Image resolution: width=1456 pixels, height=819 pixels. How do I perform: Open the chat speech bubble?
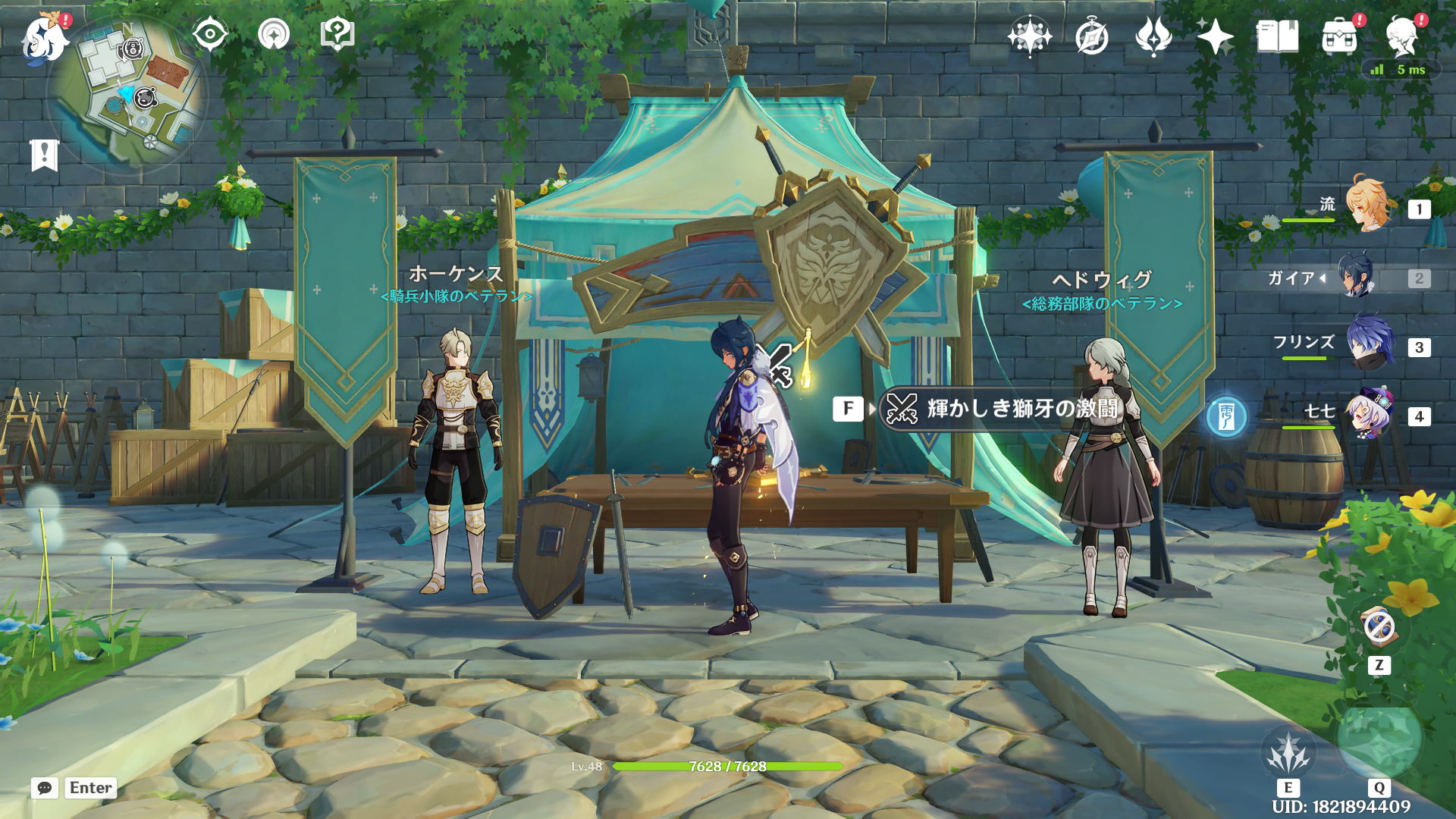click(45, 788)
